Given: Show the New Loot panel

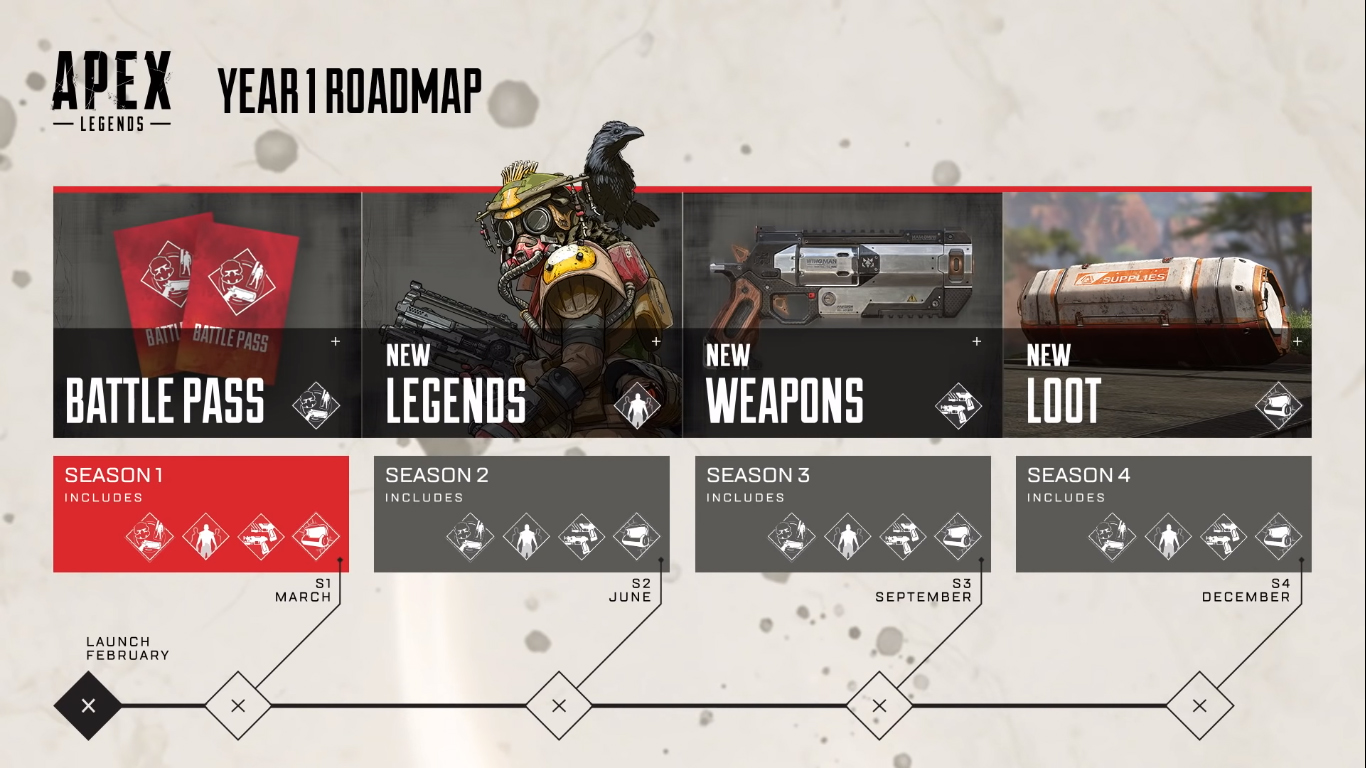Looking at the screenshot, I should coord(1157,315).
